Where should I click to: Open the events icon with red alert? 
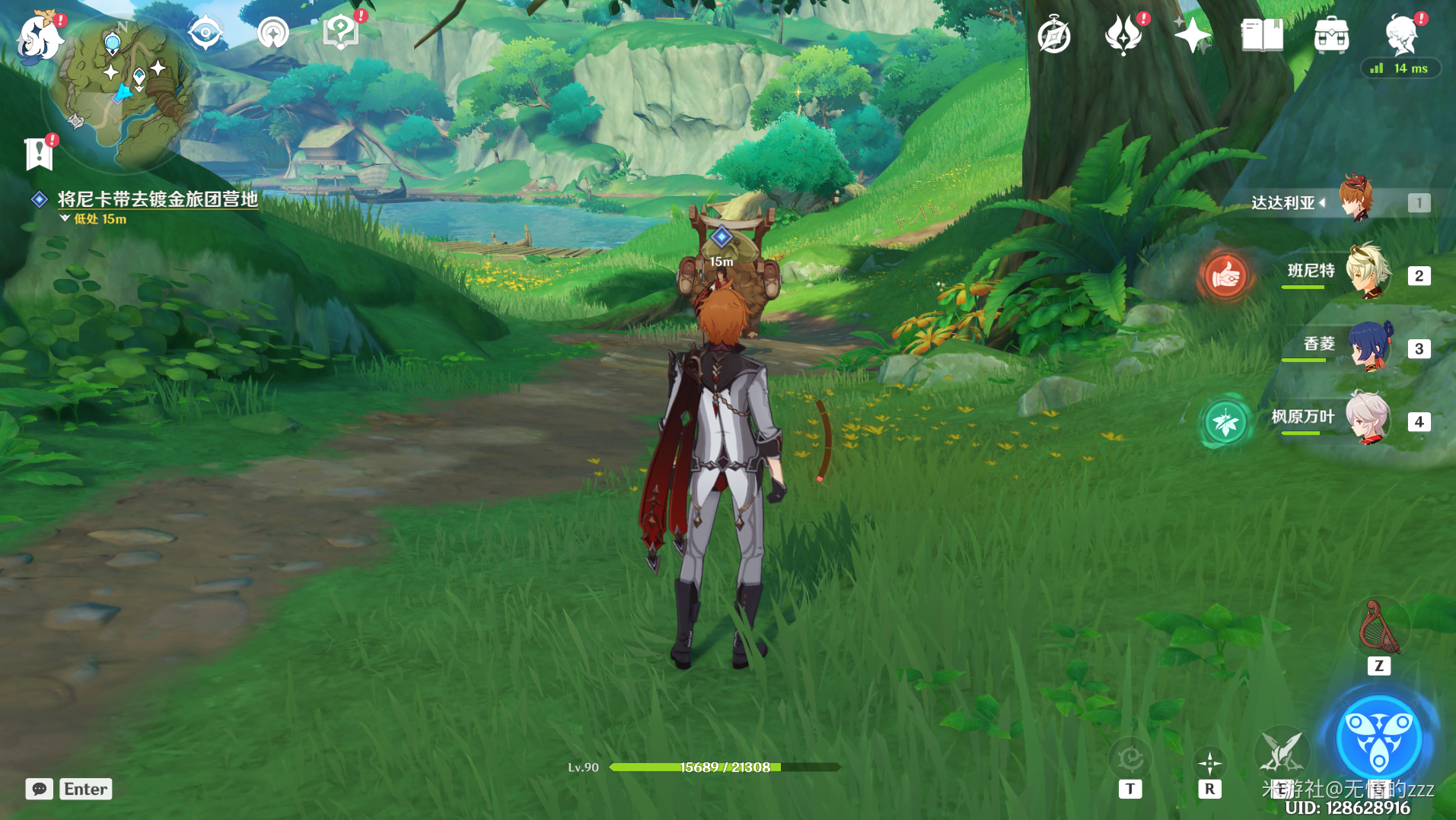click(1123, 35)
